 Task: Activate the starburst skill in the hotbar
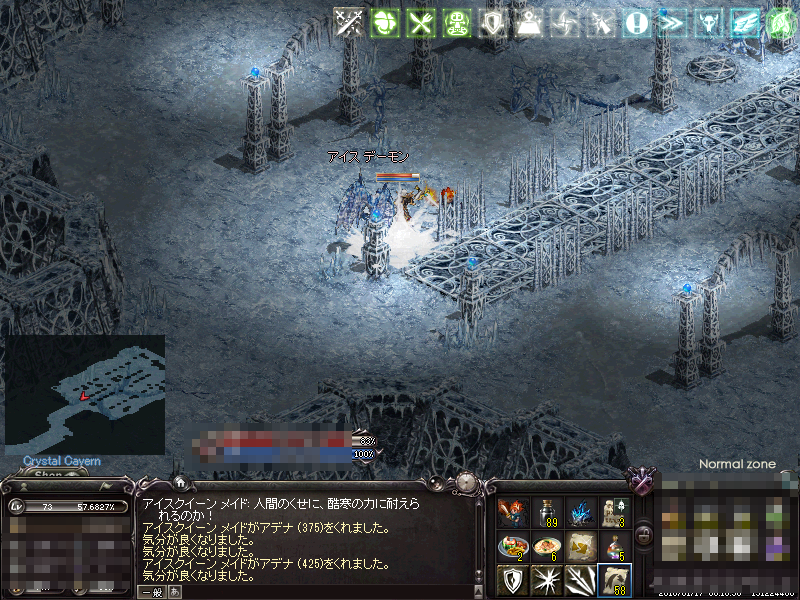546,581
